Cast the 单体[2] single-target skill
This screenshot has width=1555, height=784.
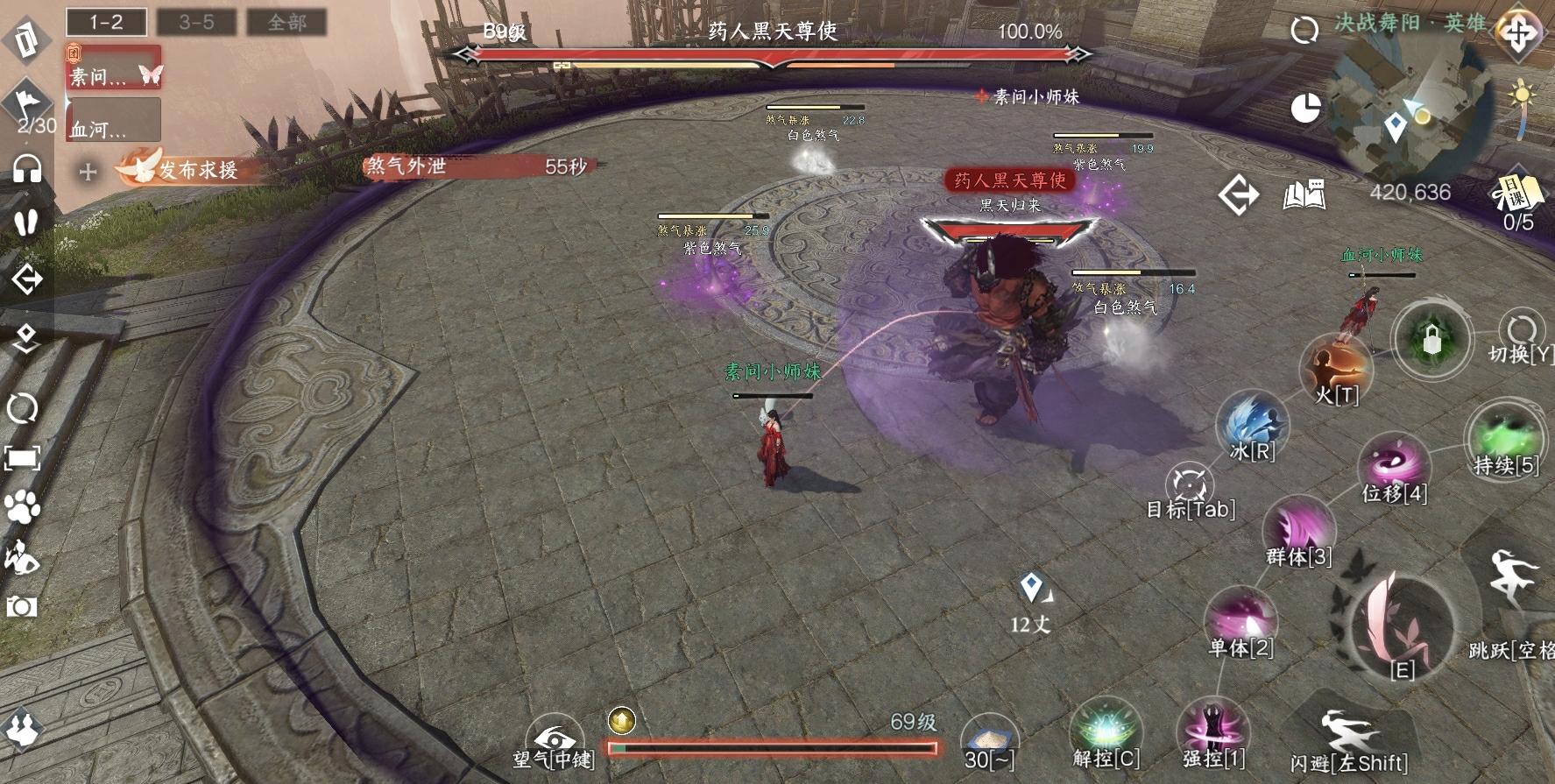1240,618
